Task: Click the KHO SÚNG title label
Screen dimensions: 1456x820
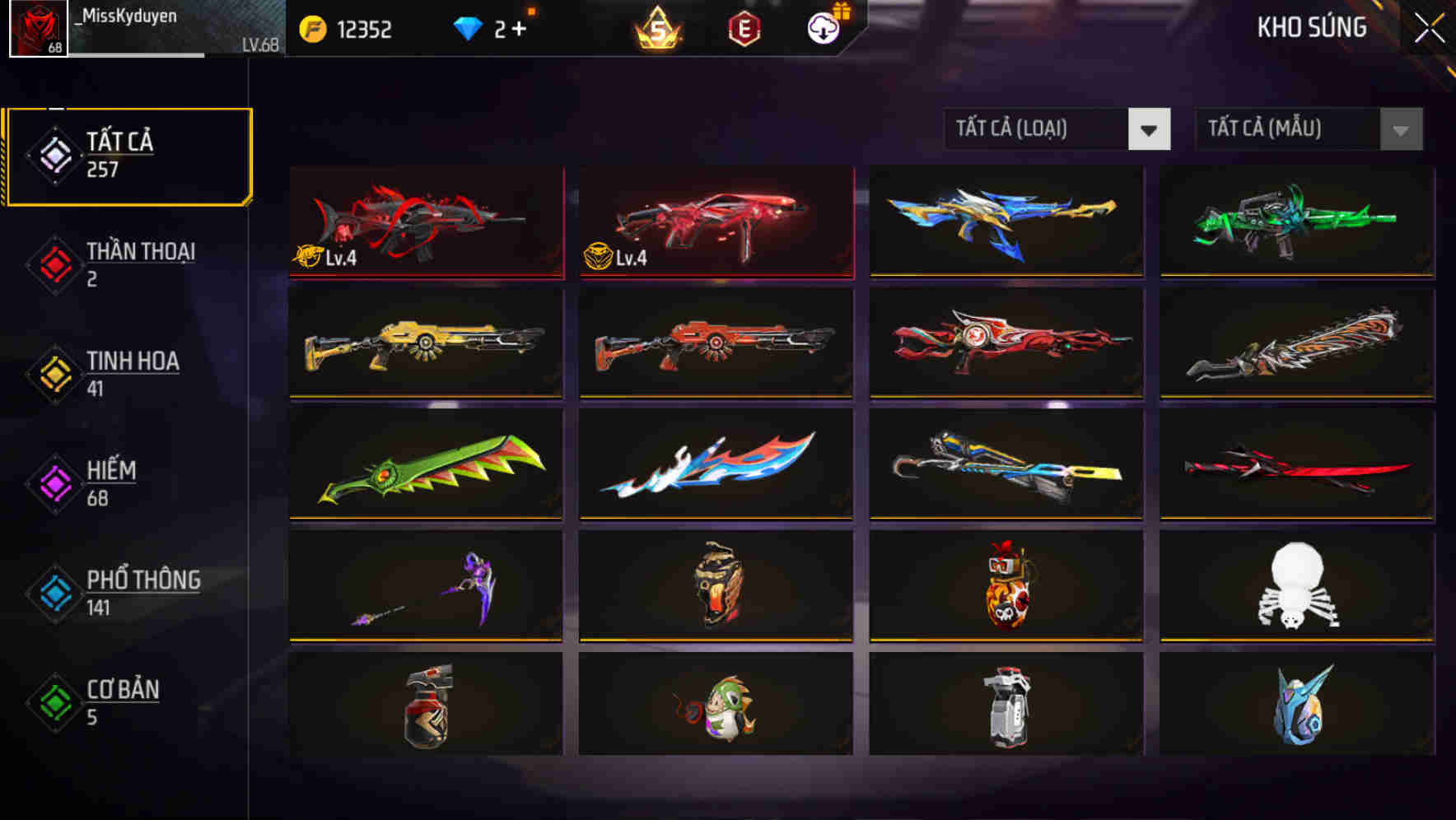Action: coord(1313,27)
